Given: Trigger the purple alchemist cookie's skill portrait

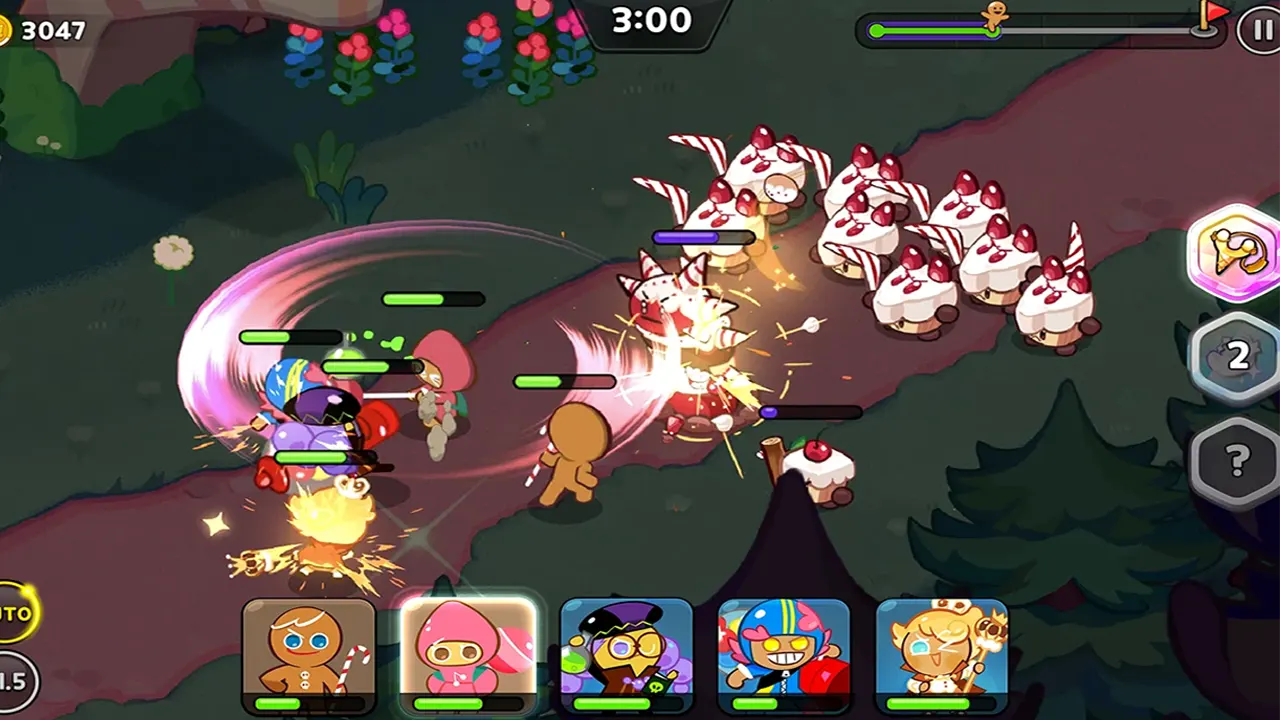Looking at the screenshot, I should (626, 650).
